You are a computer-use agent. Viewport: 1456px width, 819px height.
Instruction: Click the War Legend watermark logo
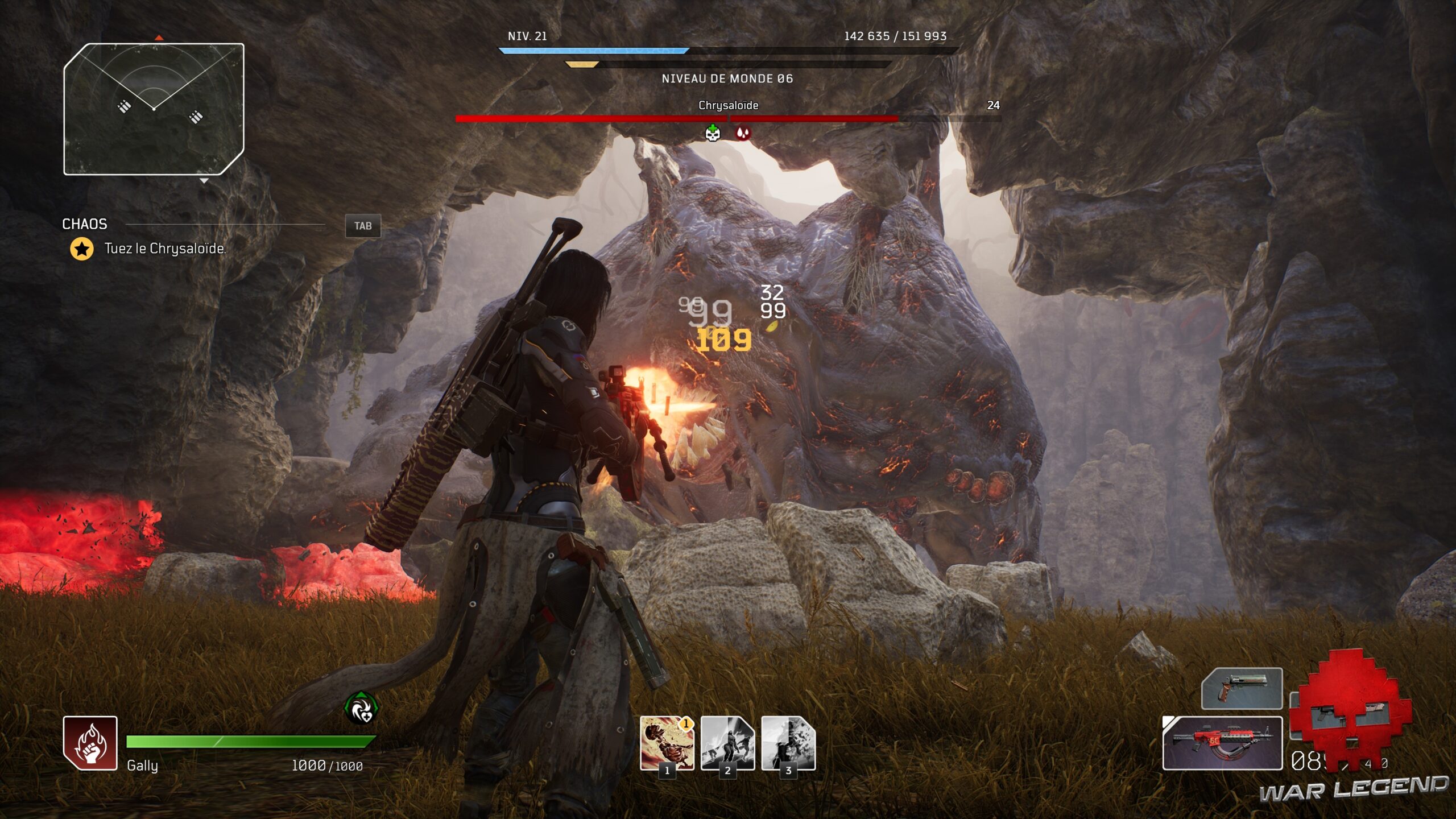[1353, 789]
